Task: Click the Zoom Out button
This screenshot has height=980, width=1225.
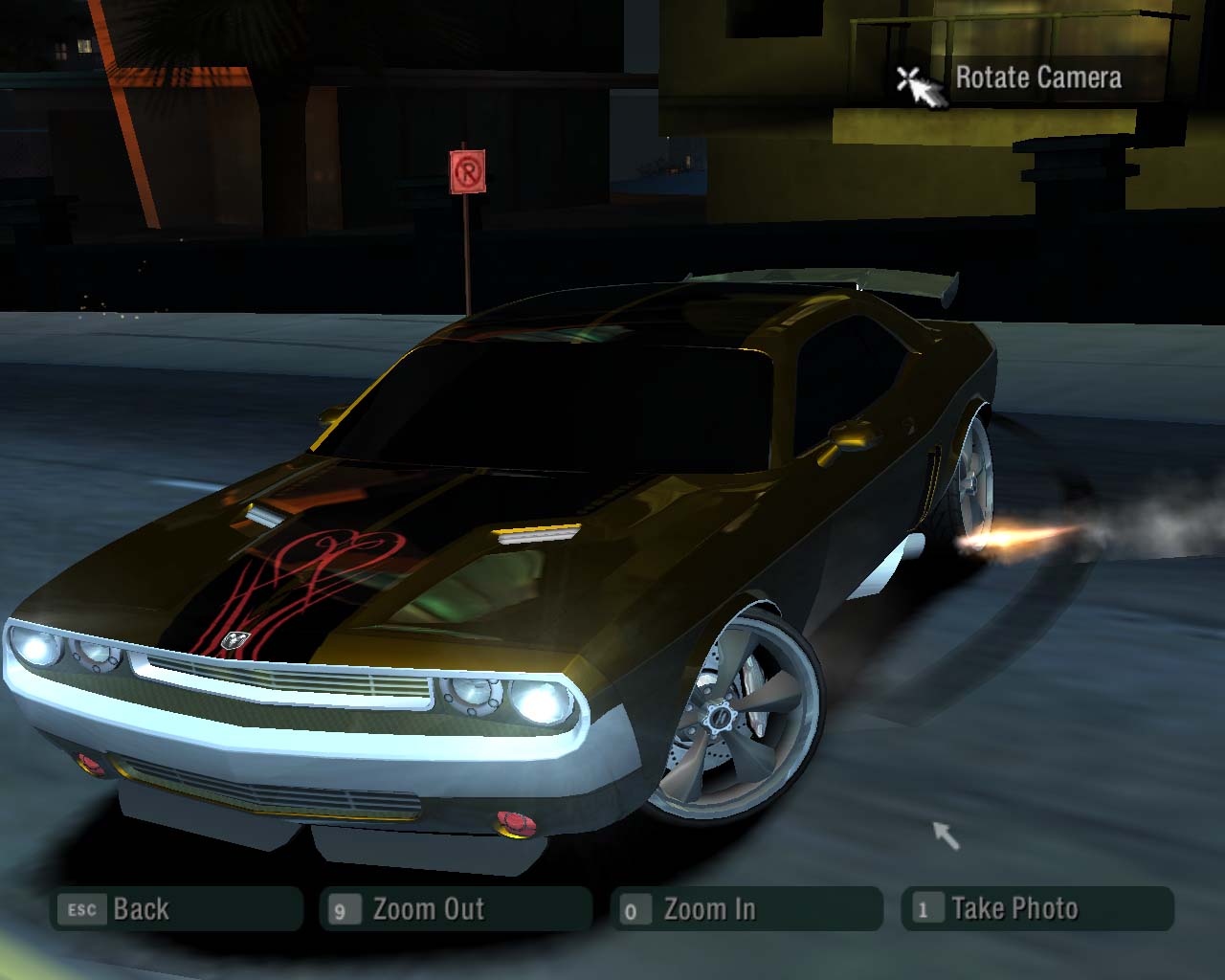Action: (x=456, y=909)
